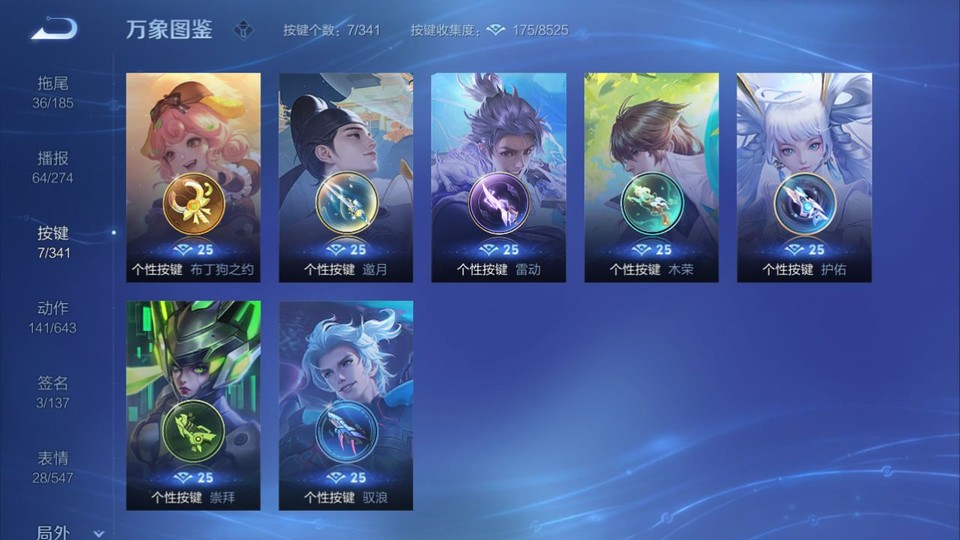Switch to the 拖尾 tab

[54, 91]
